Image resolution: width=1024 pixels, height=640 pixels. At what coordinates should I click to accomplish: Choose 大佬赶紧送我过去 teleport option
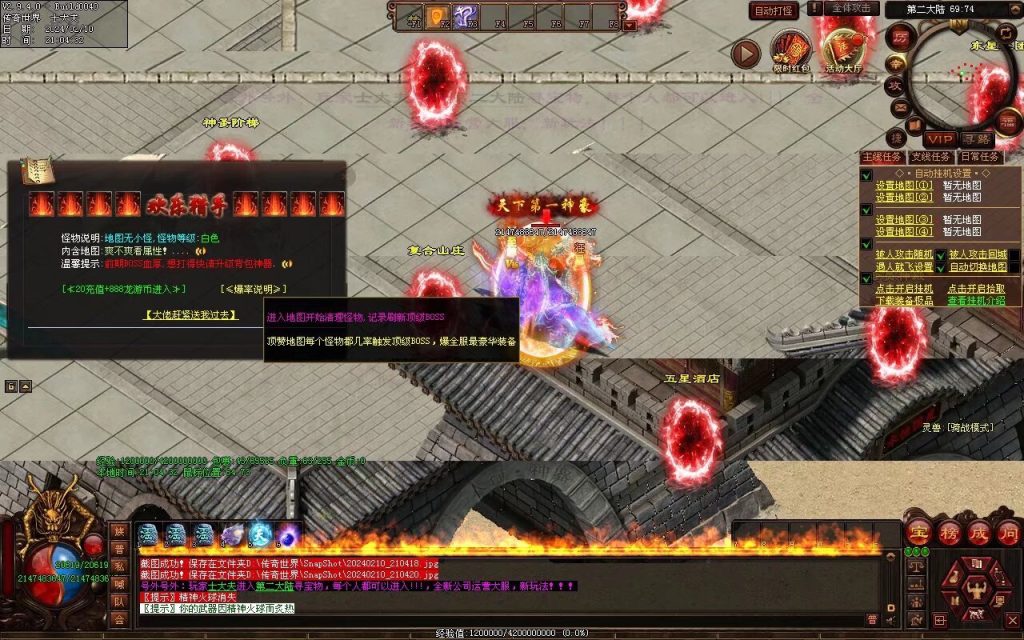point(190,314)
